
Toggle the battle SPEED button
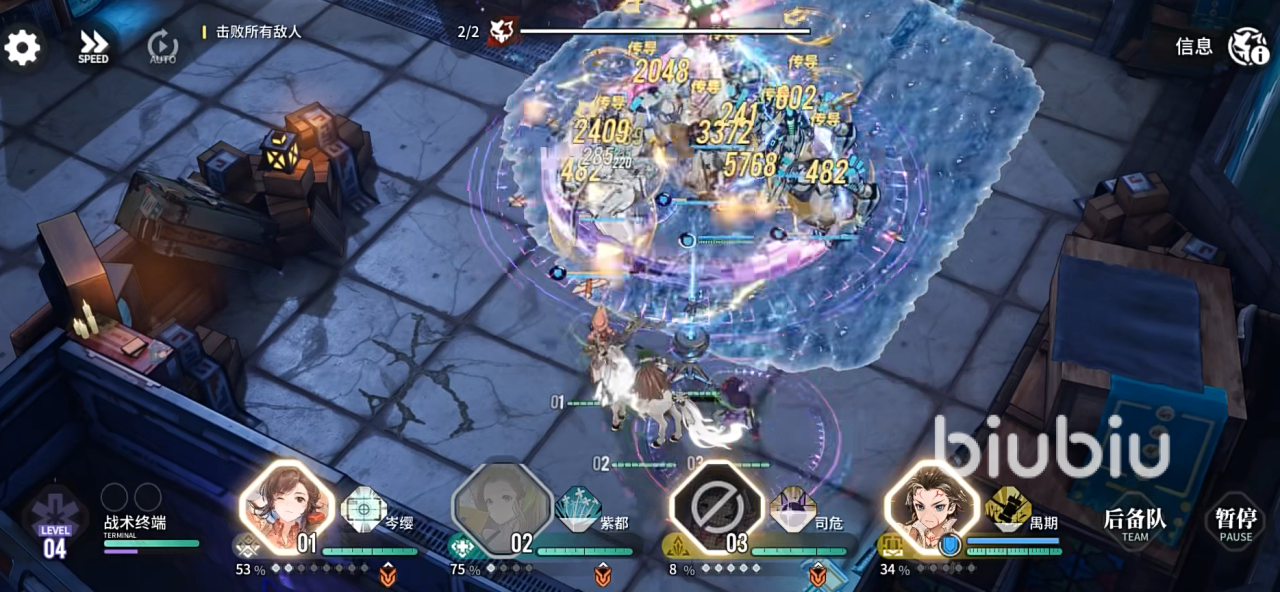pos(93,47)
